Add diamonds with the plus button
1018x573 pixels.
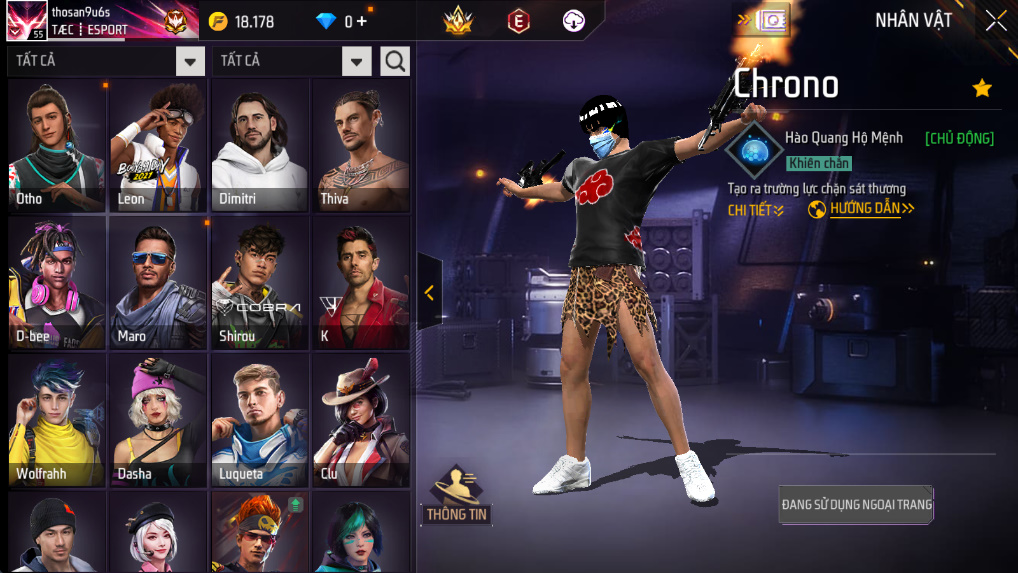tap(361, 21)
